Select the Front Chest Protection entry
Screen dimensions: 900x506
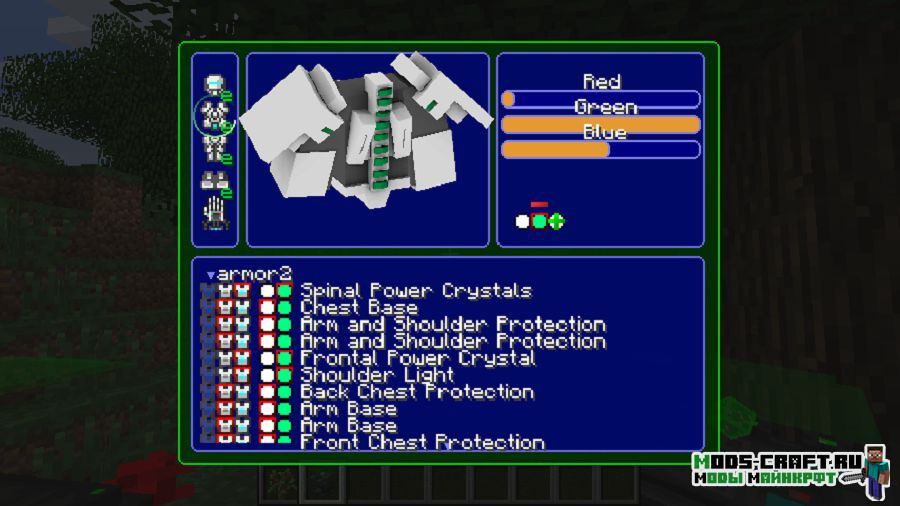tap(422, 441)
